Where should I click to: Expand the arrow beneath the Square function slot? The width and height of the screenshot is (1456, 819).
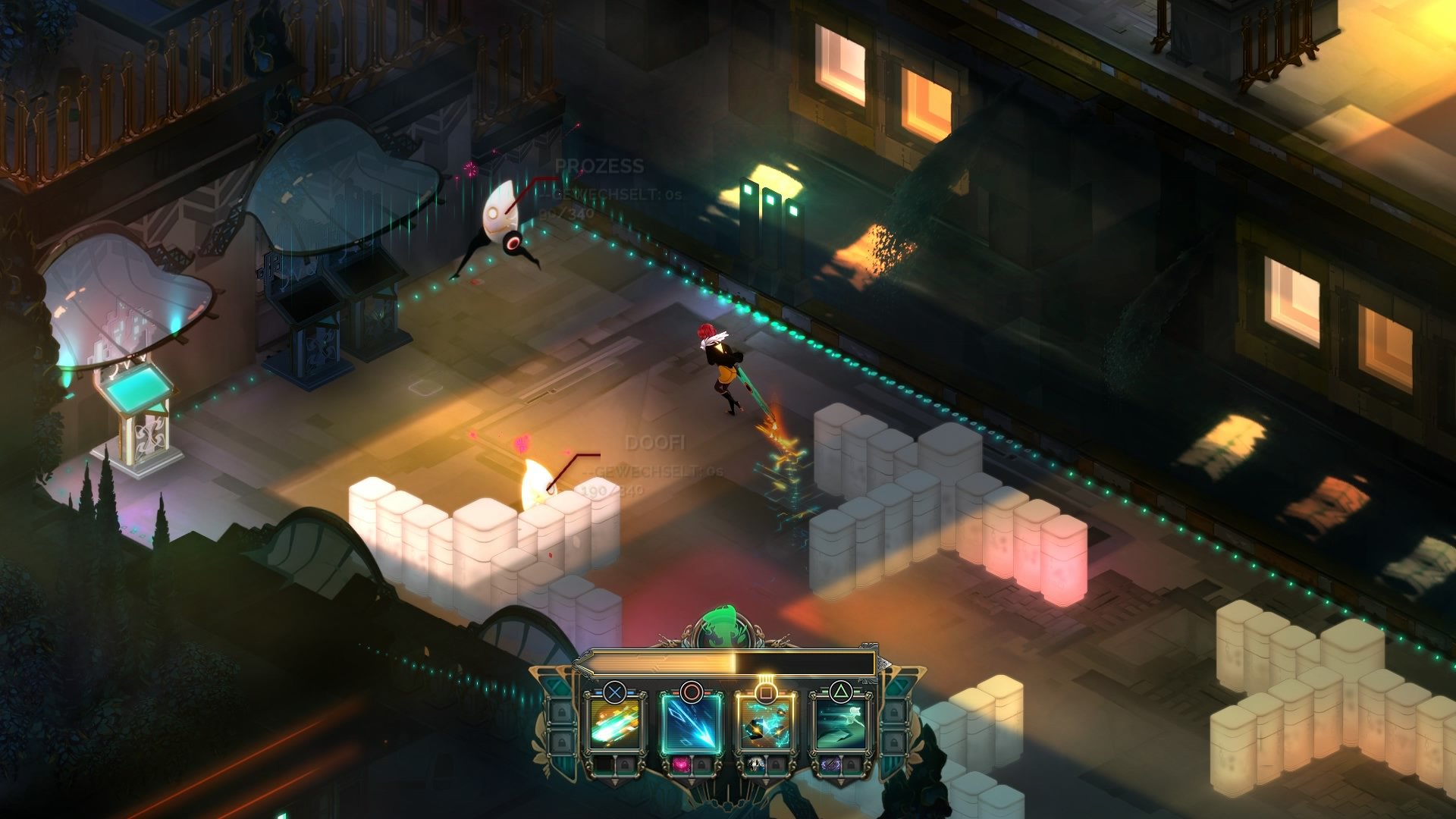click(x=765, y=781)
